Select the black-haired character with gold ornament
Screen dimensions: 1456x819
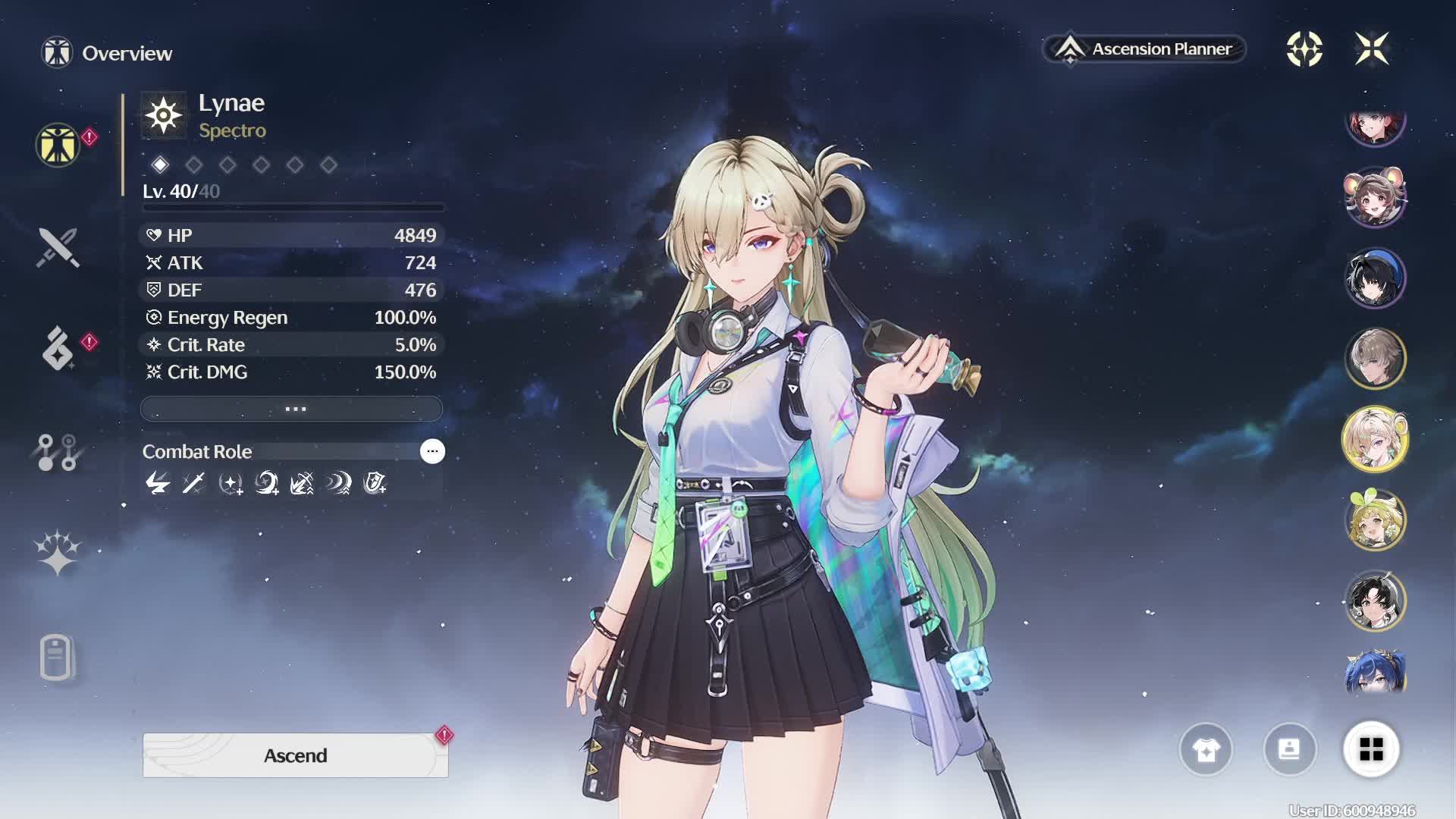tap(1375, 601)
